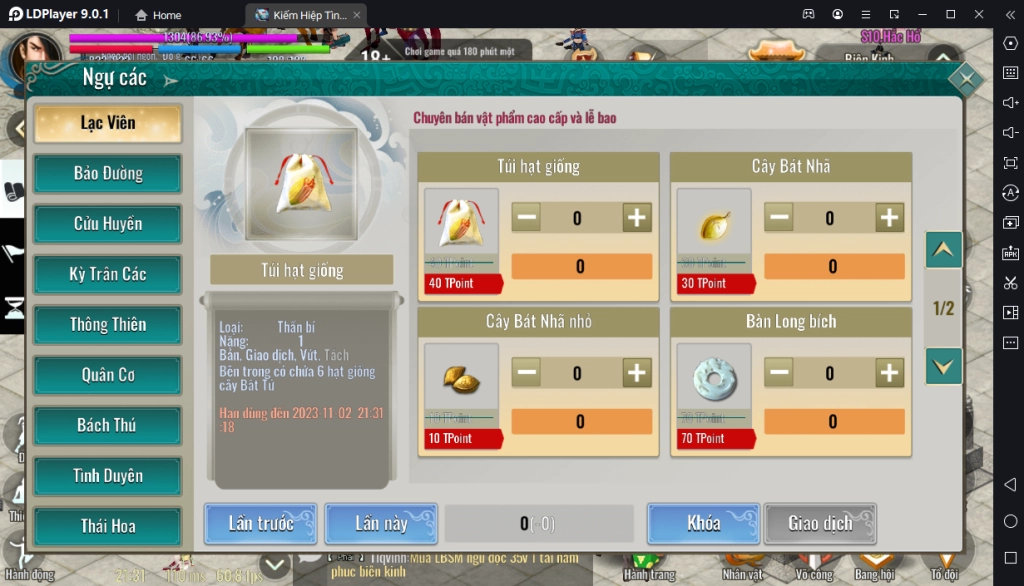Confirm purchase with Giao dịch button
Screen dimensions: 1024x586
(x=820, y=524)
